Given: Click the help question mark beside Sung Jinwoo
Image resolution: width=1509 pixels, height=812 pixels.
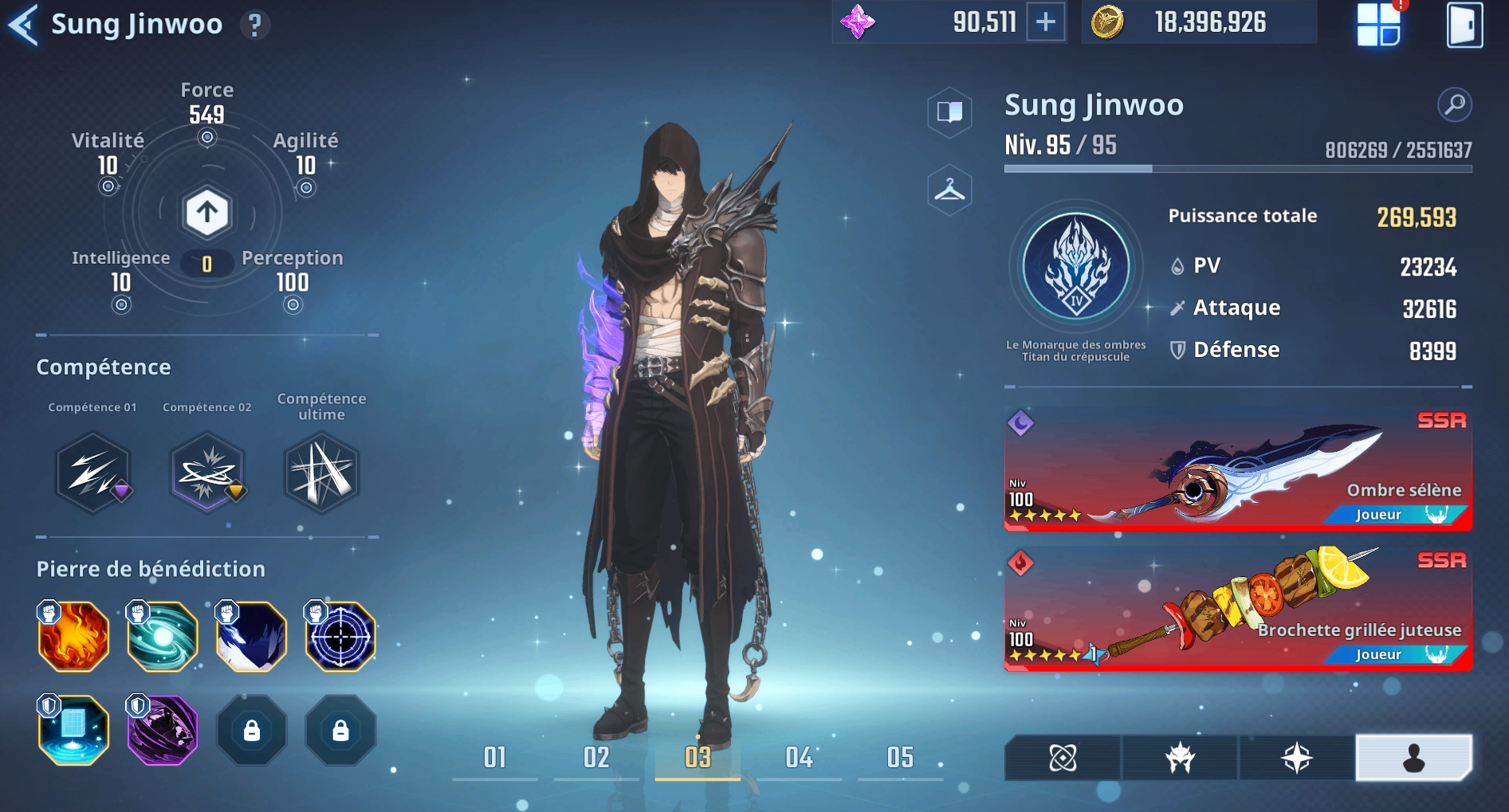Looking at the screenshot, I should [253, 24].
